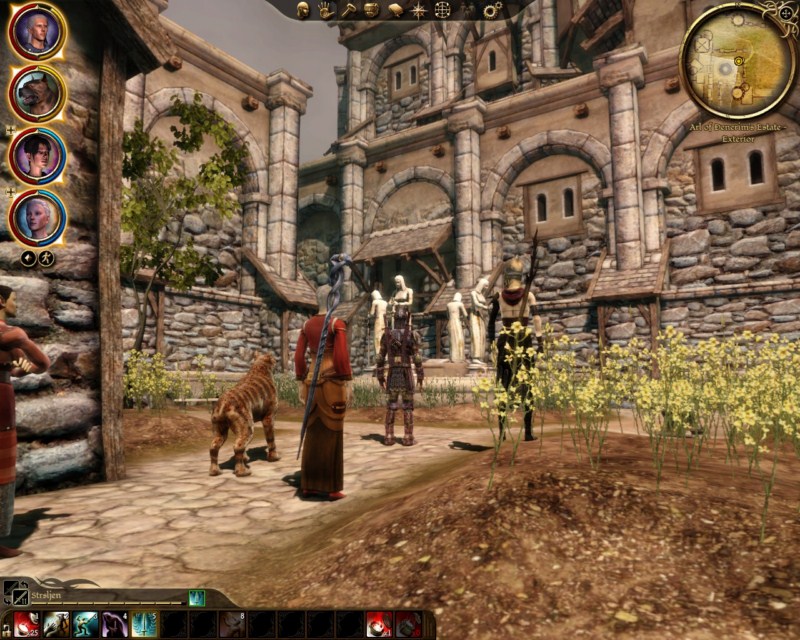Click the round arrow button under the portraits
The image size is (800, 640).
(28, 258)
